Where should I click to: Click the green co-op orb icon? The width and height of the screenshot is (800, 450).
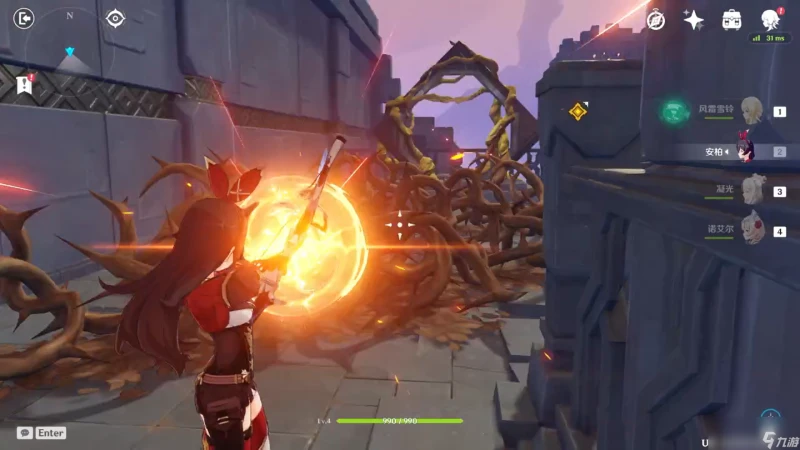674,112
